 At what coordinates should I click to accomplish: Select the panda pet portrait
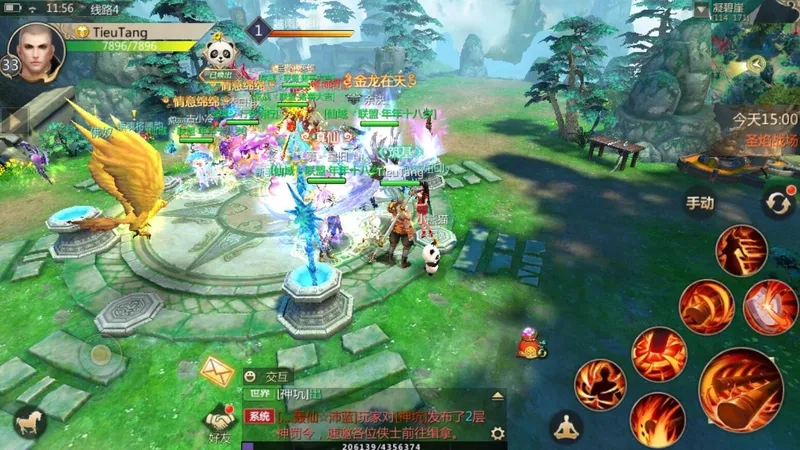(x=219, y=52)
